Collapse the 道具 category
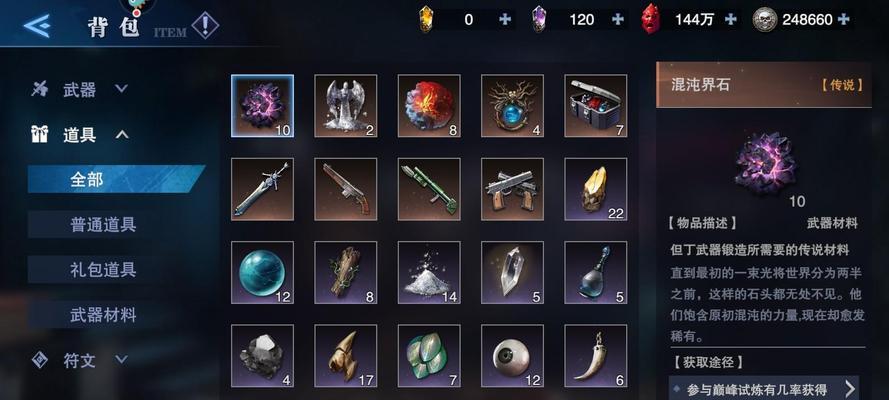 point(80,134)
